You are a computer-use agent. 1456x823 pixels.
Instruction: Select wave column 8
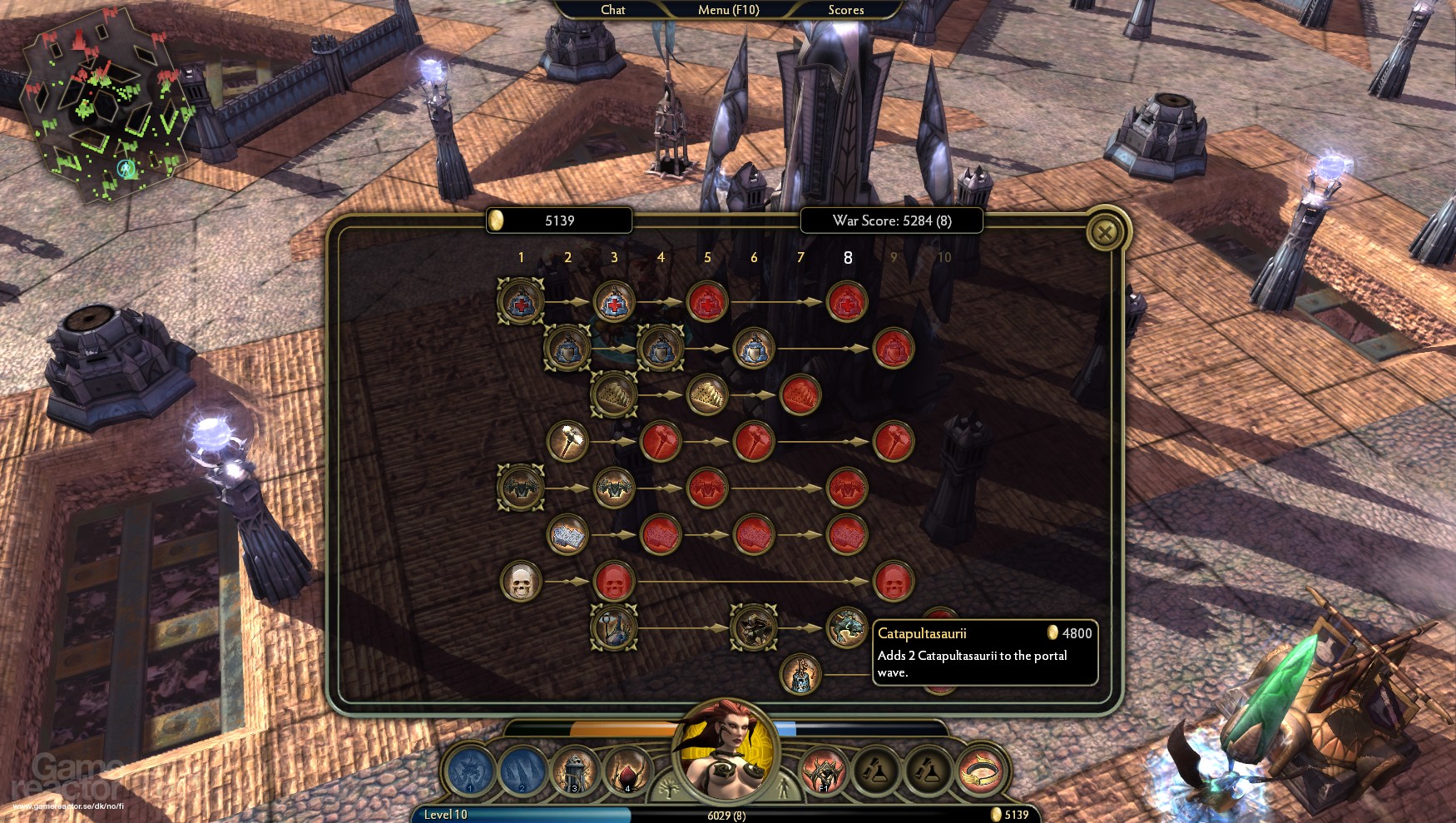(x=848, y=258)
